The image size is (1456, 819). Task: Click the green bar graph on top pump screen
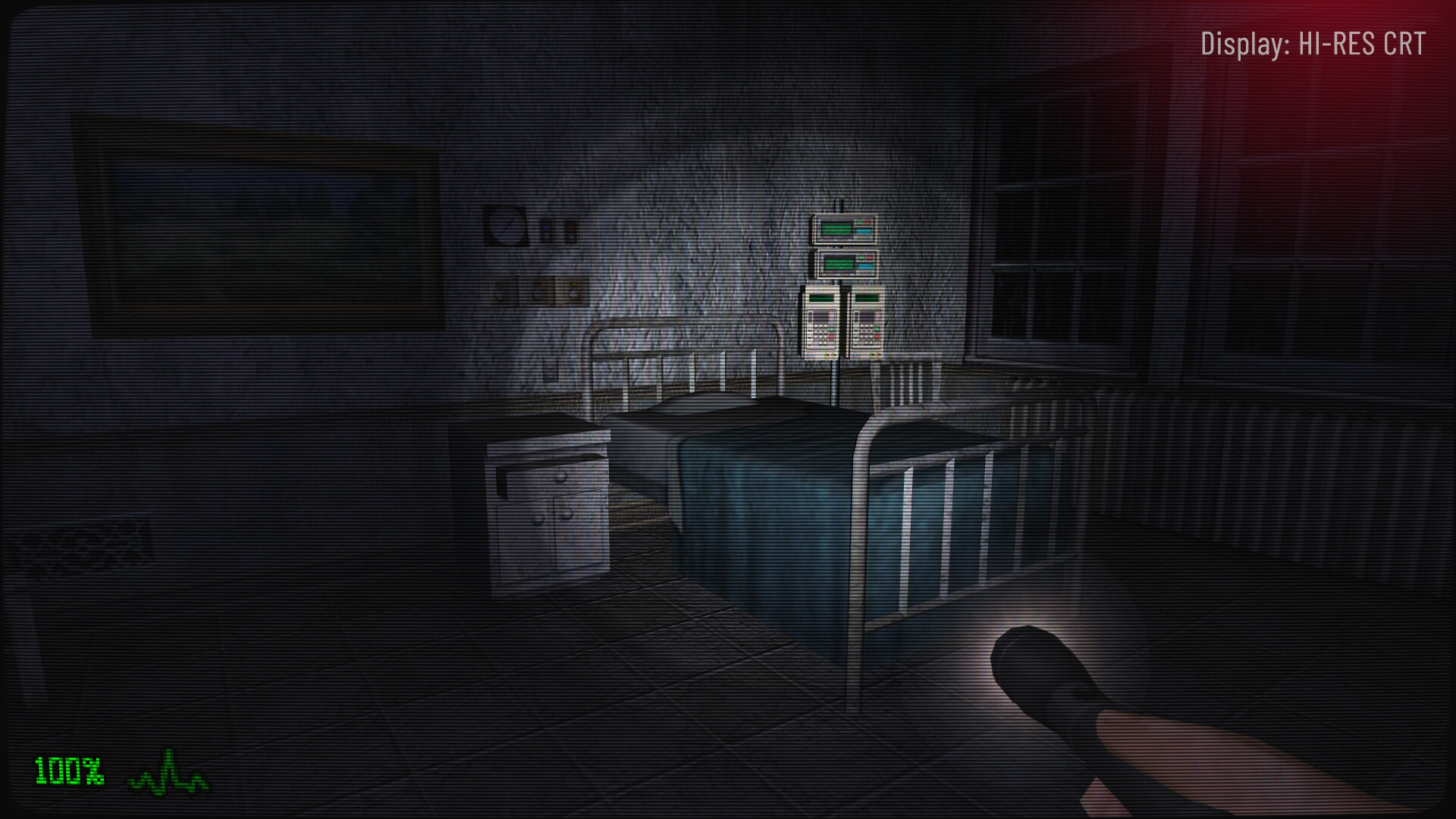(836, 227)
